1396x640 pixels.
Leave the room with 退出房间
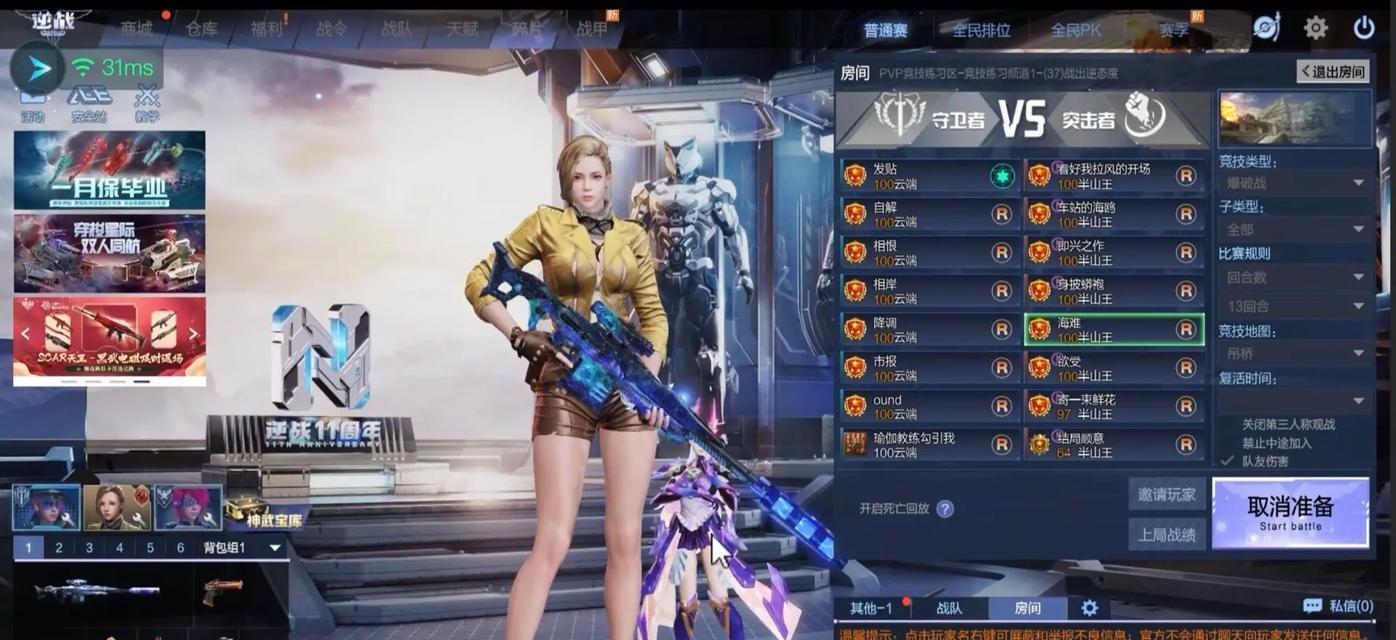tap(1332, 71)
